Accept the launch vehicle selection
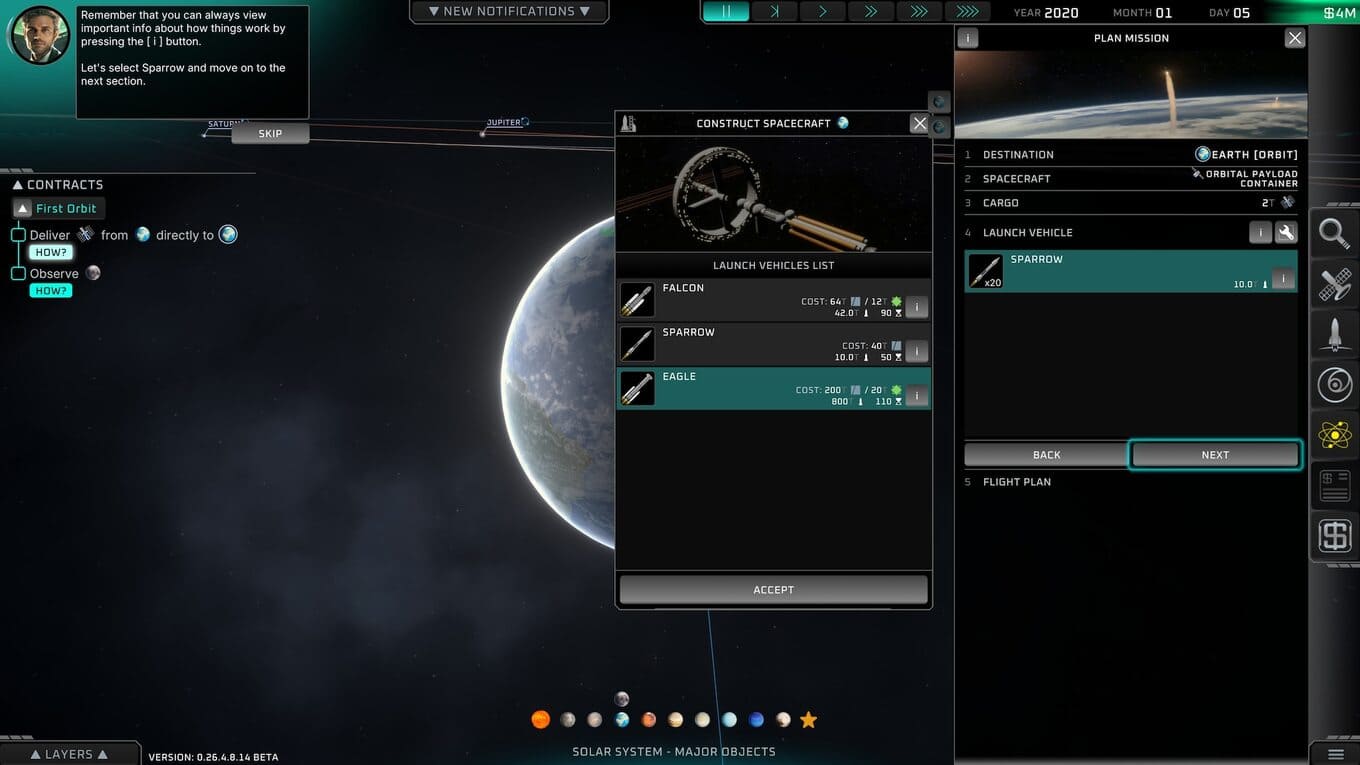The width and height of the screenshot is (1360, 765). (773, 590)
